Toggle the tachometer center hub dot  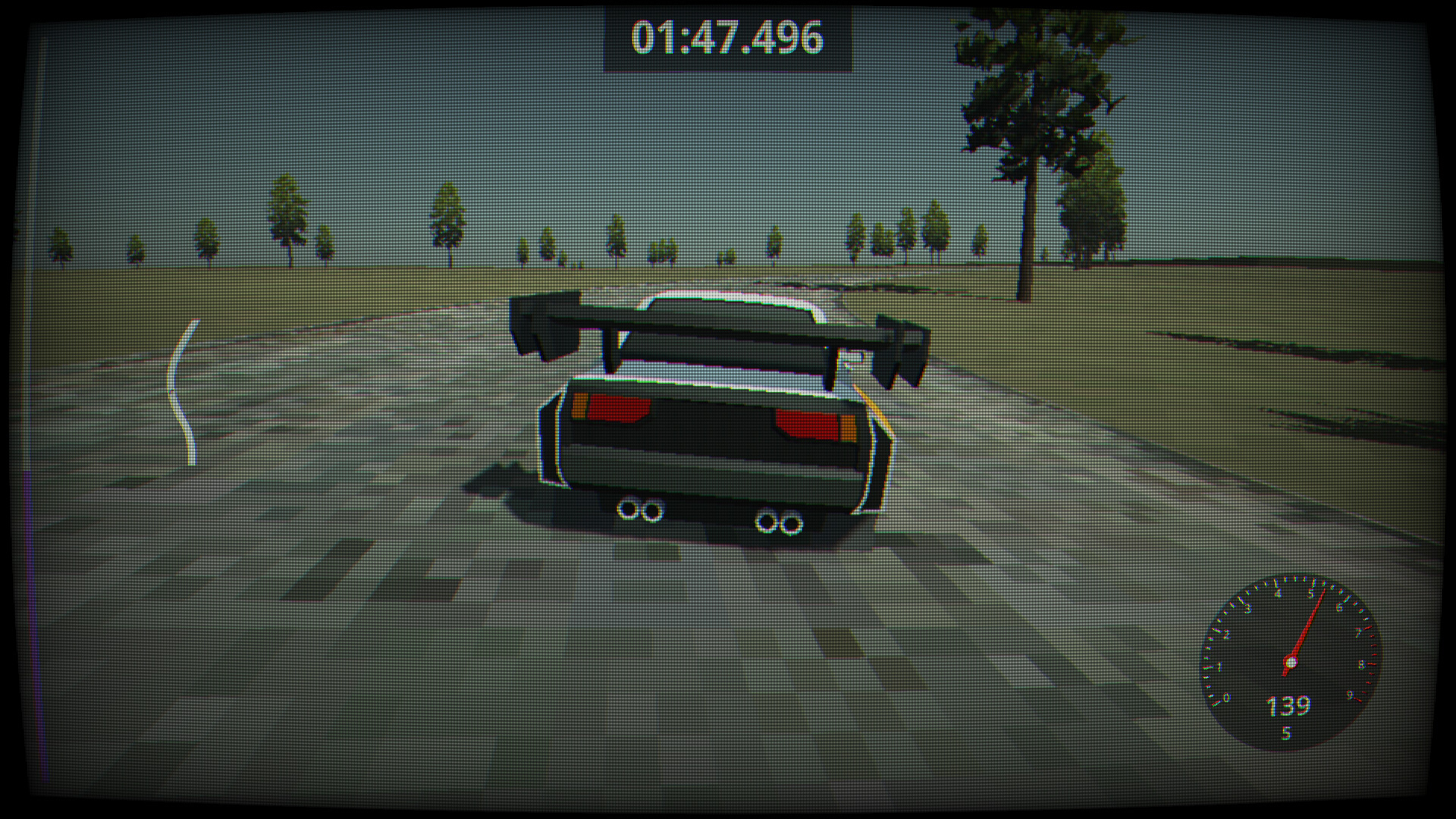[x=1291, y=662]
